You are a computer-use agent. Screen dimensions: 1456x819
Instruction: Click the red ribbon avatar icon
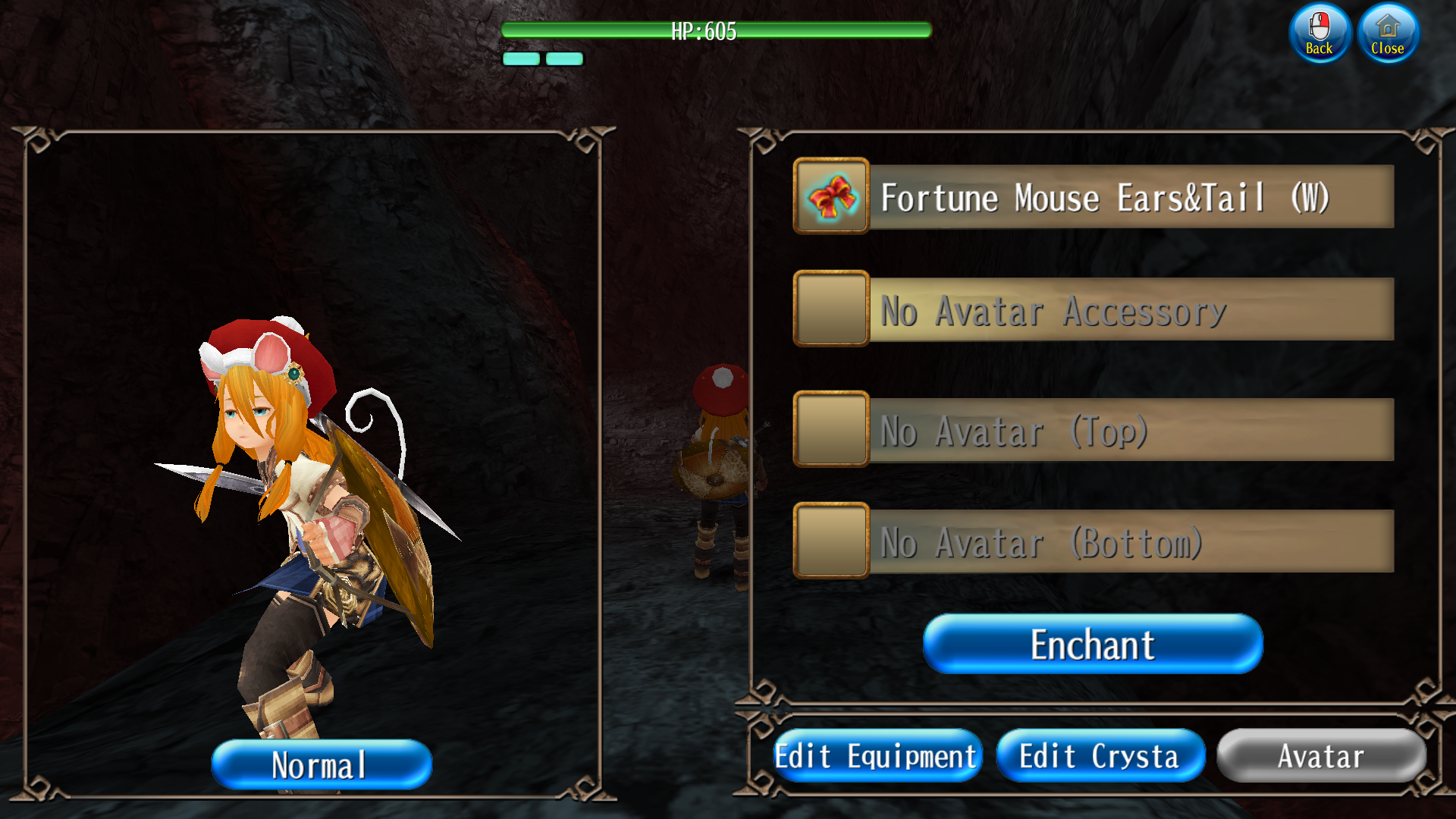[831, 196]
